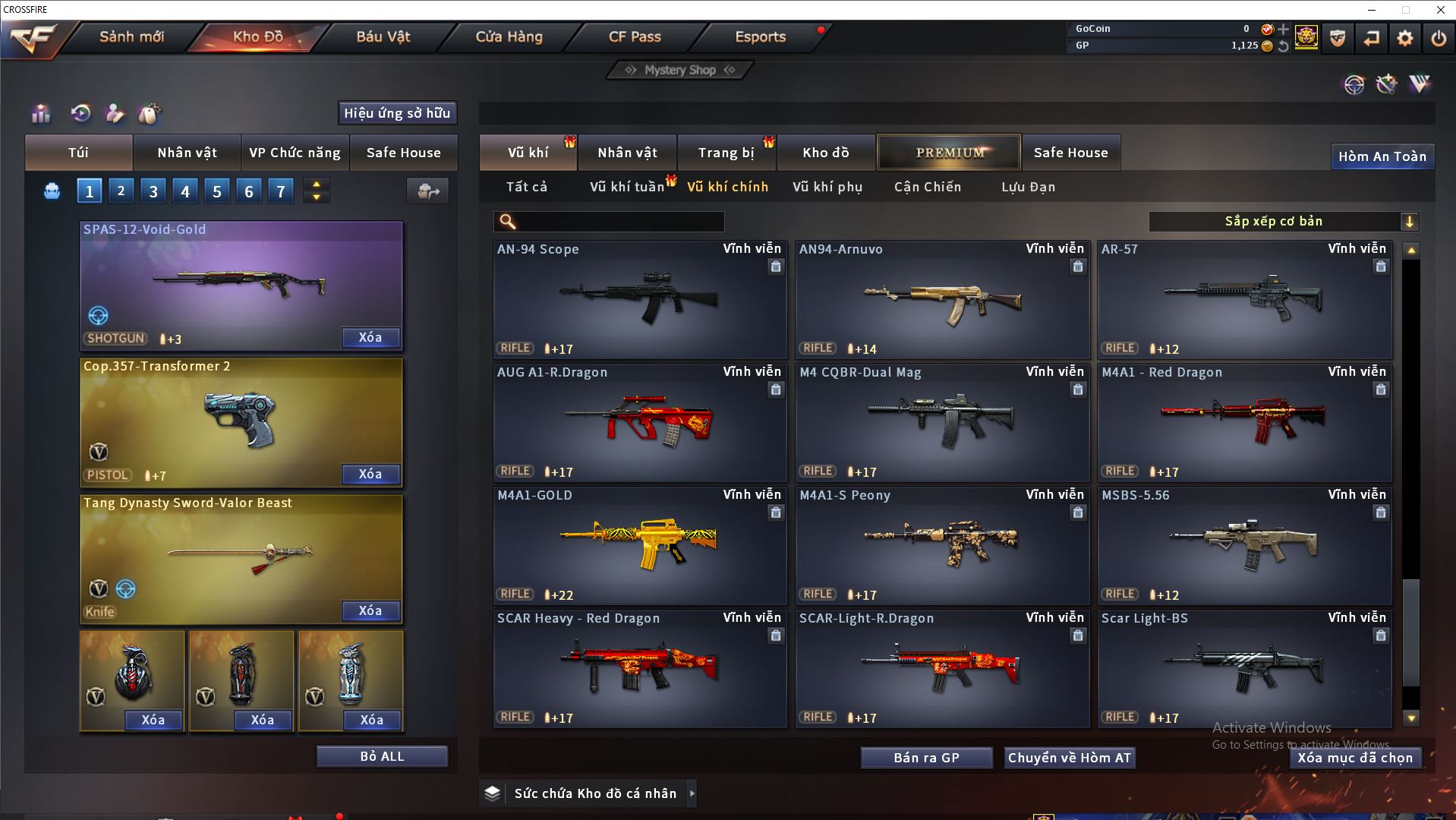
Task: Select bag loadout number 3
Action: 153,191
